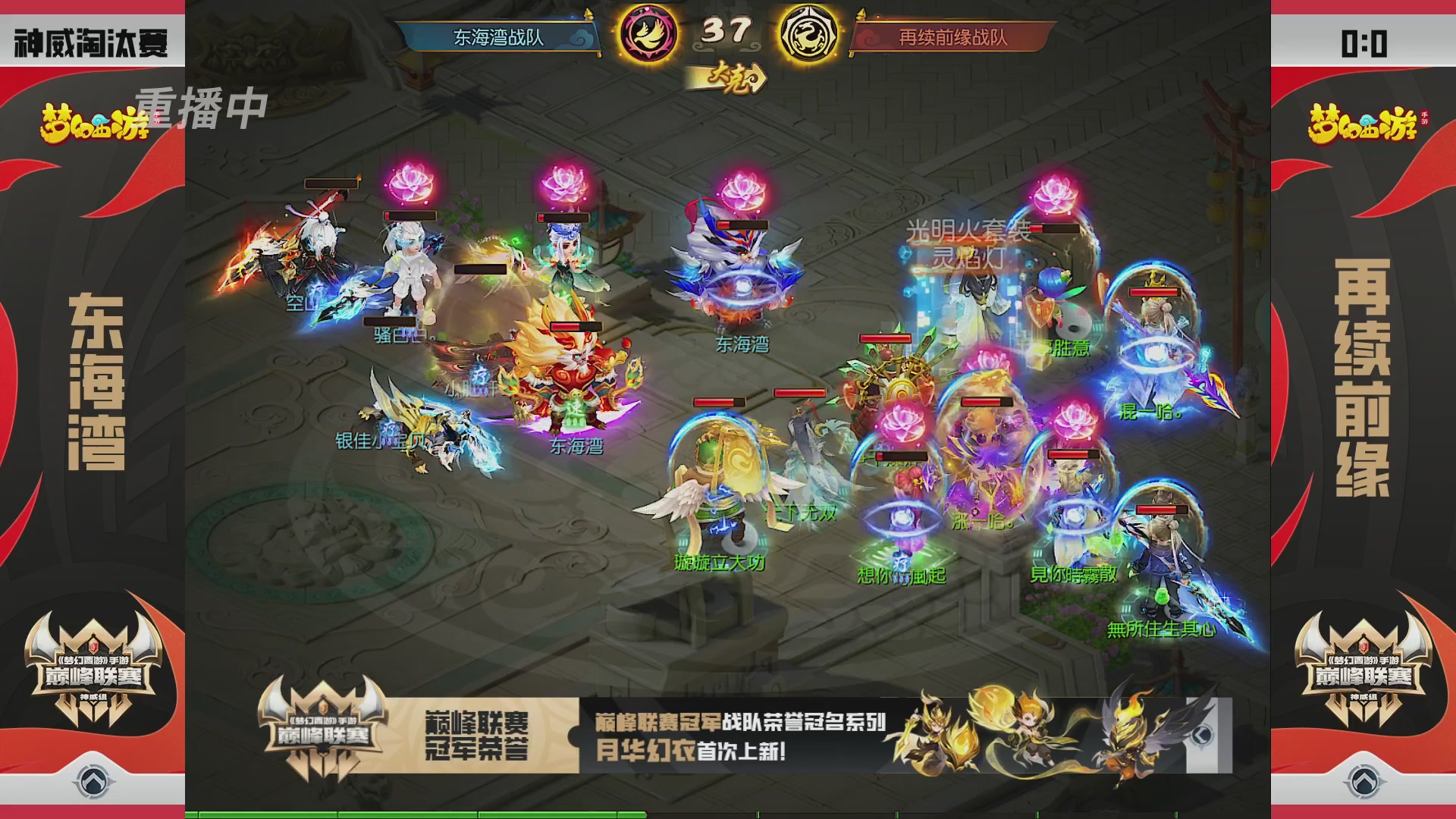Select the dragon emblem of 再续前缘战队
This screenshot has height=819, width=1456.
click(x=810, y=33)
